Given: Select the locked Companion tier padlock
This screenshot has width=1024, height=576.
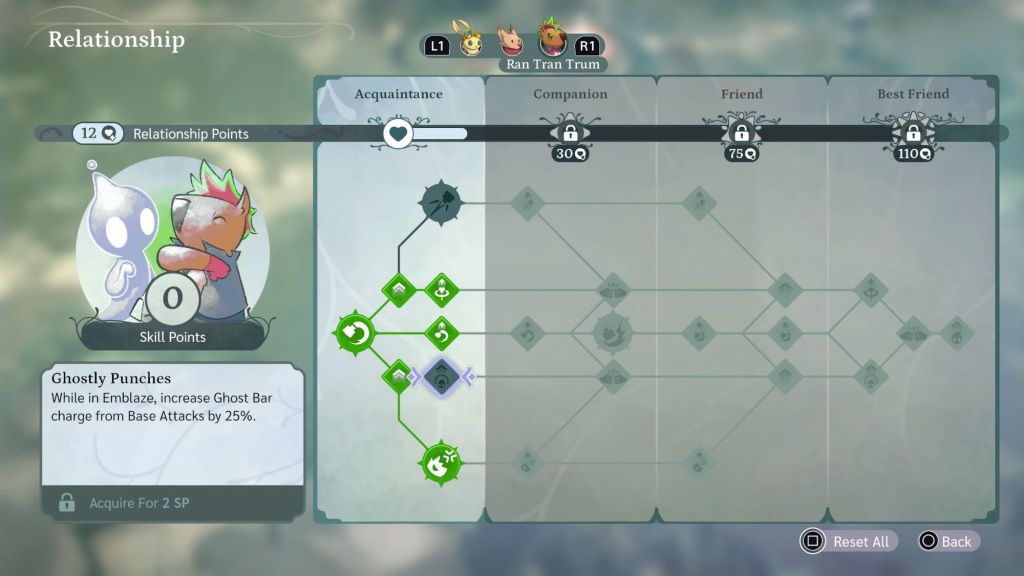Looking at the screenshot, I should click(570, 133).
